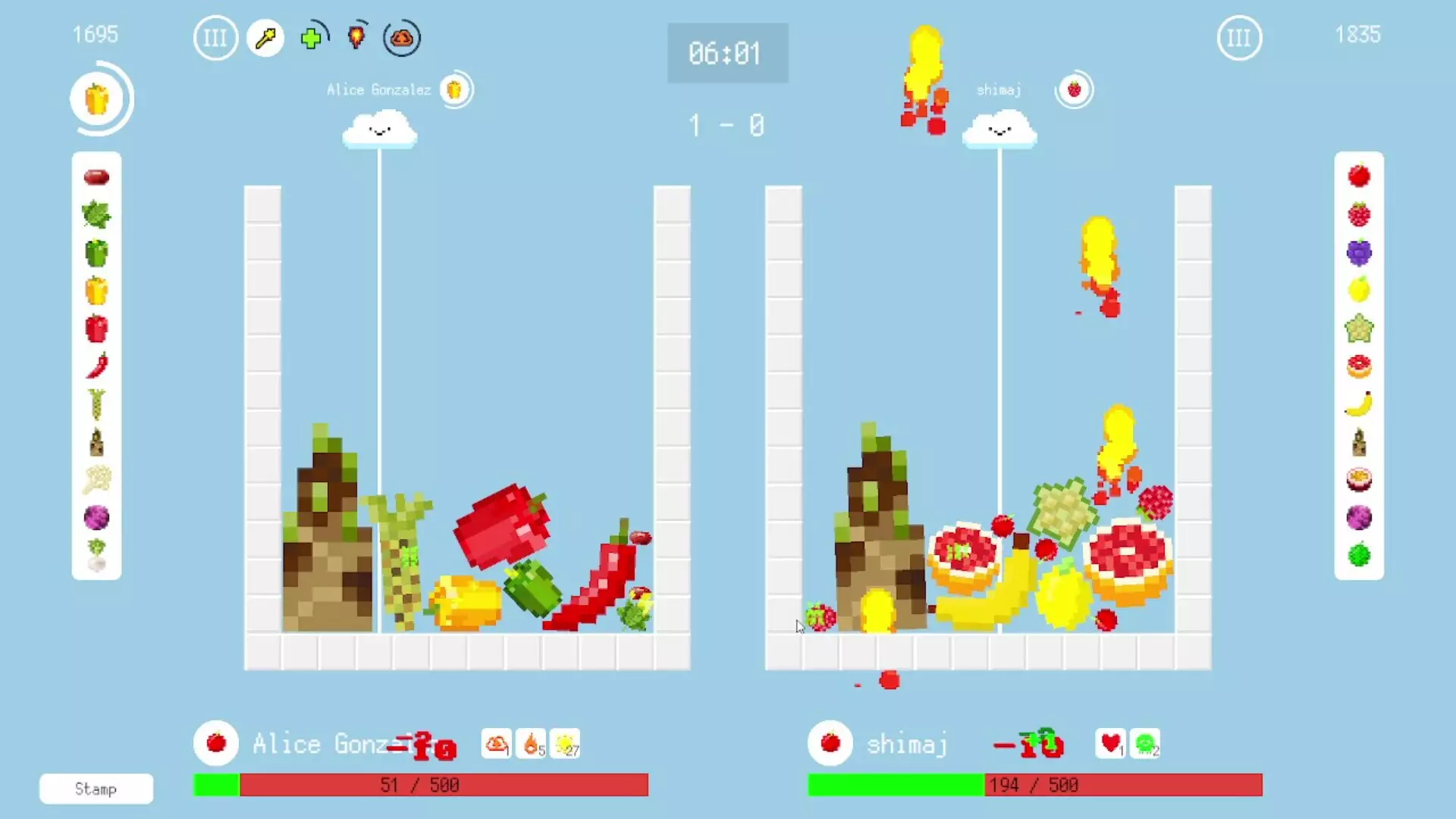The height and width of the screenshot is (819, 1456).
Task: Pick the blackberry from the fruit list
Action: [1359, 252]
